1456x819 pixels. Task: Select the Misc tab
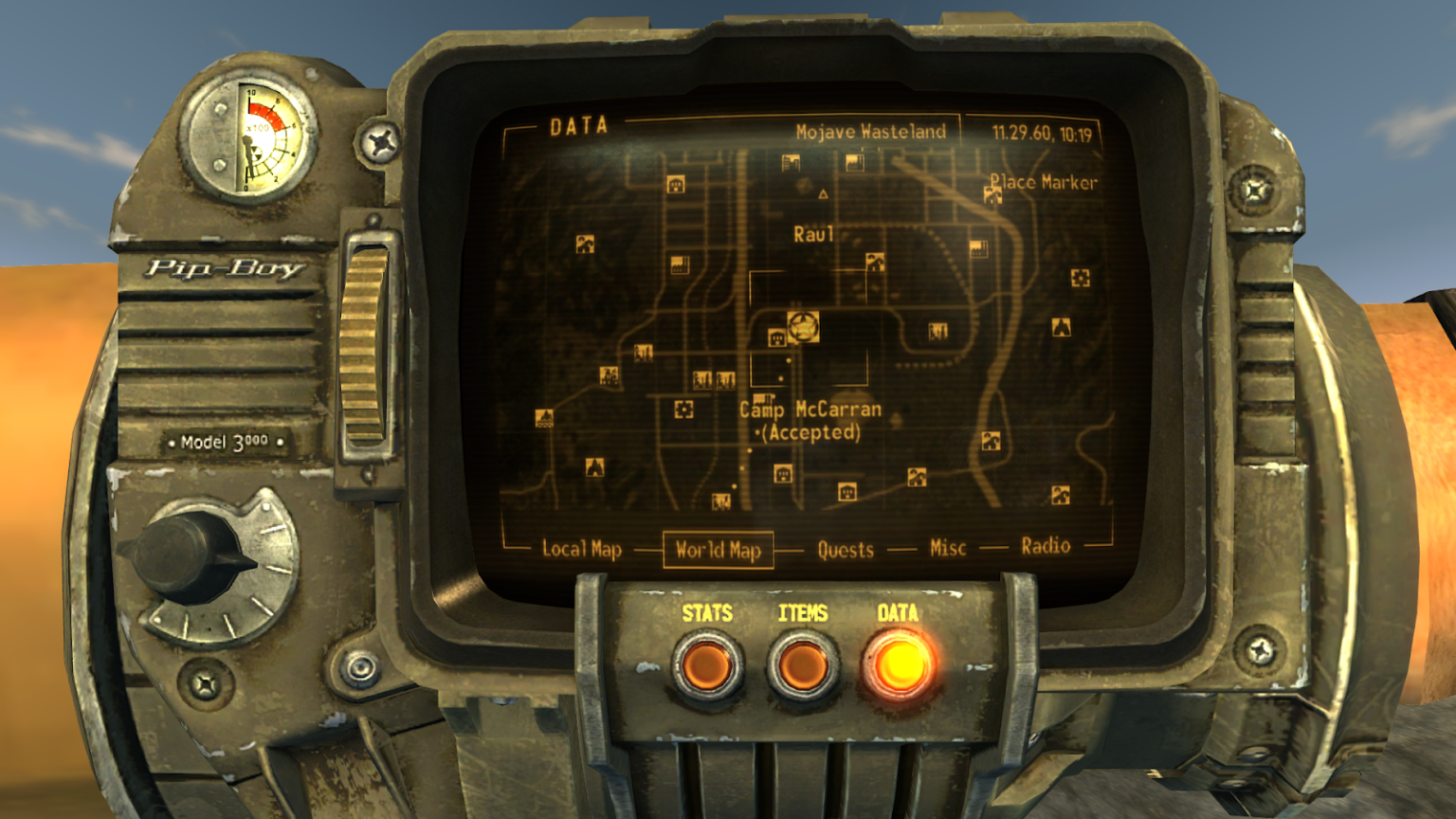[x=947, y=547]
